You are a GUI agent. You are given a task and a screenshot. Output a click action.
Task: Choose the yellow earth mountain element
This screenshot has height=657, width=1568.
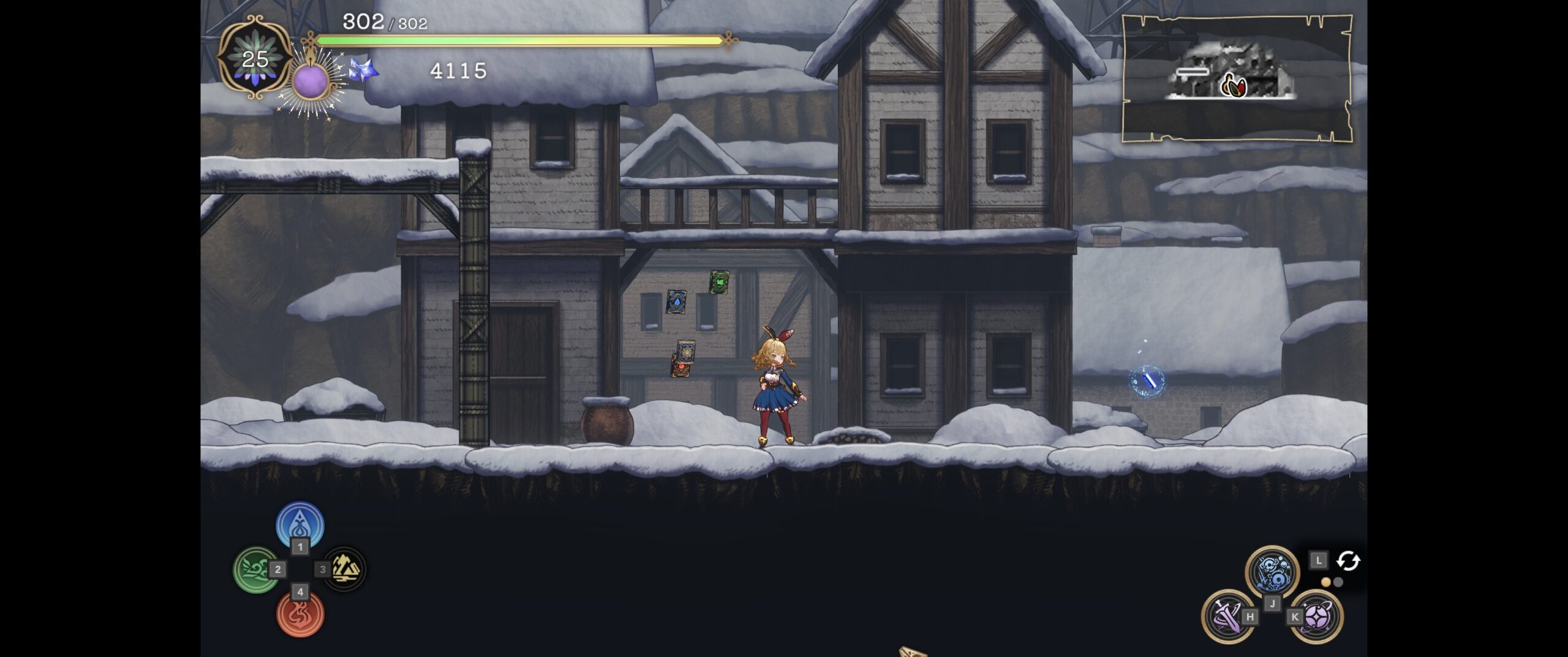(345, 569)
